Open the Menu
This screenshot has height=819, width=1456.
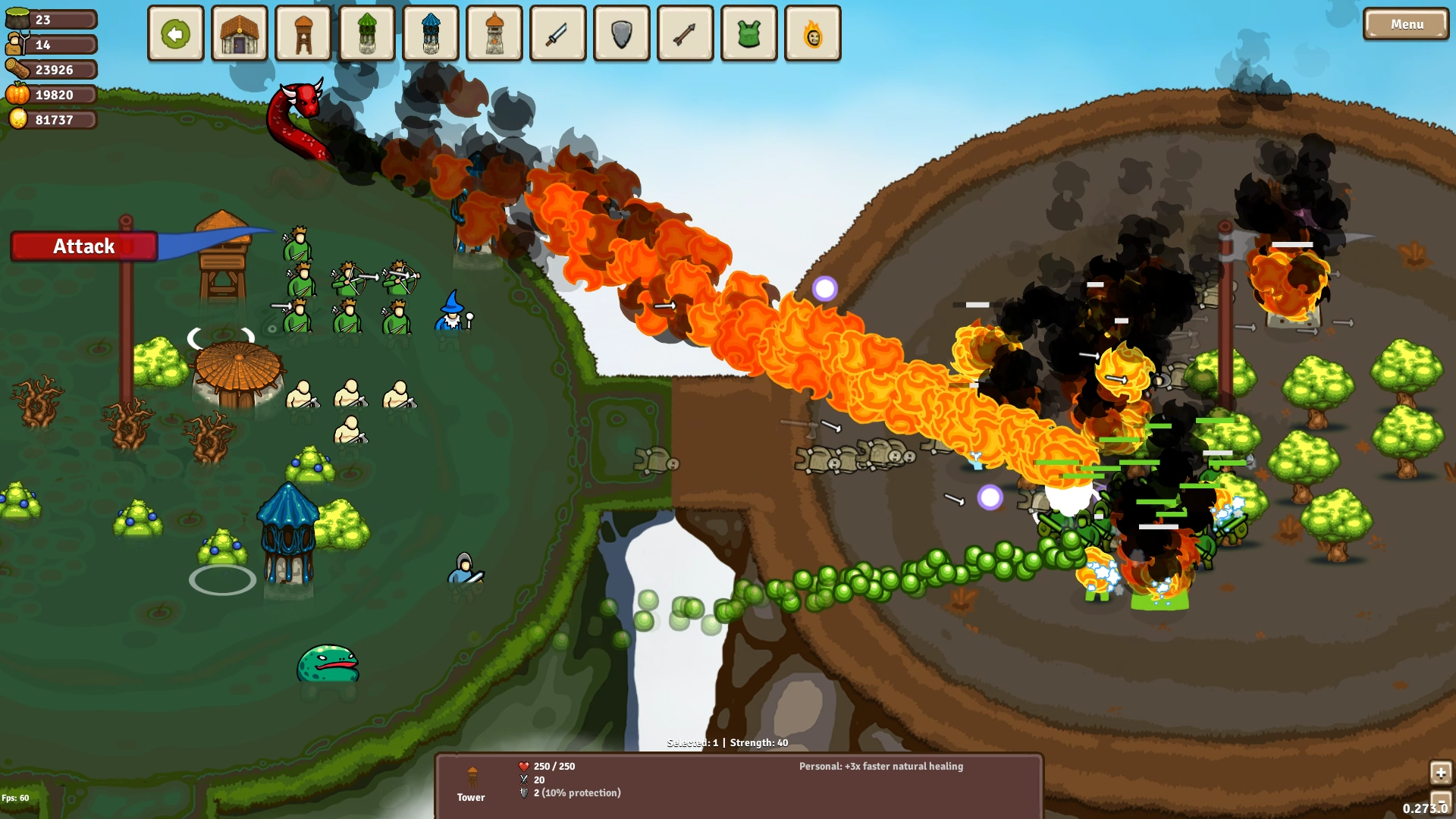(1405, 24)
